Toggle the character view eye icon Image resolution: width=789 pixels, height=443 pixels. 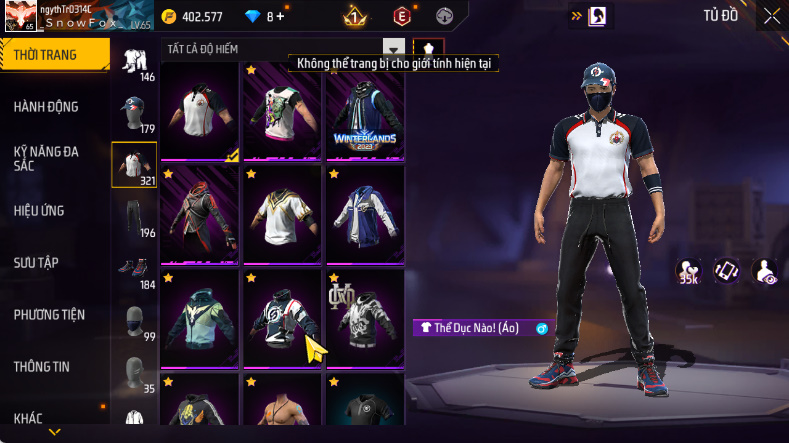tap(765, 270)
